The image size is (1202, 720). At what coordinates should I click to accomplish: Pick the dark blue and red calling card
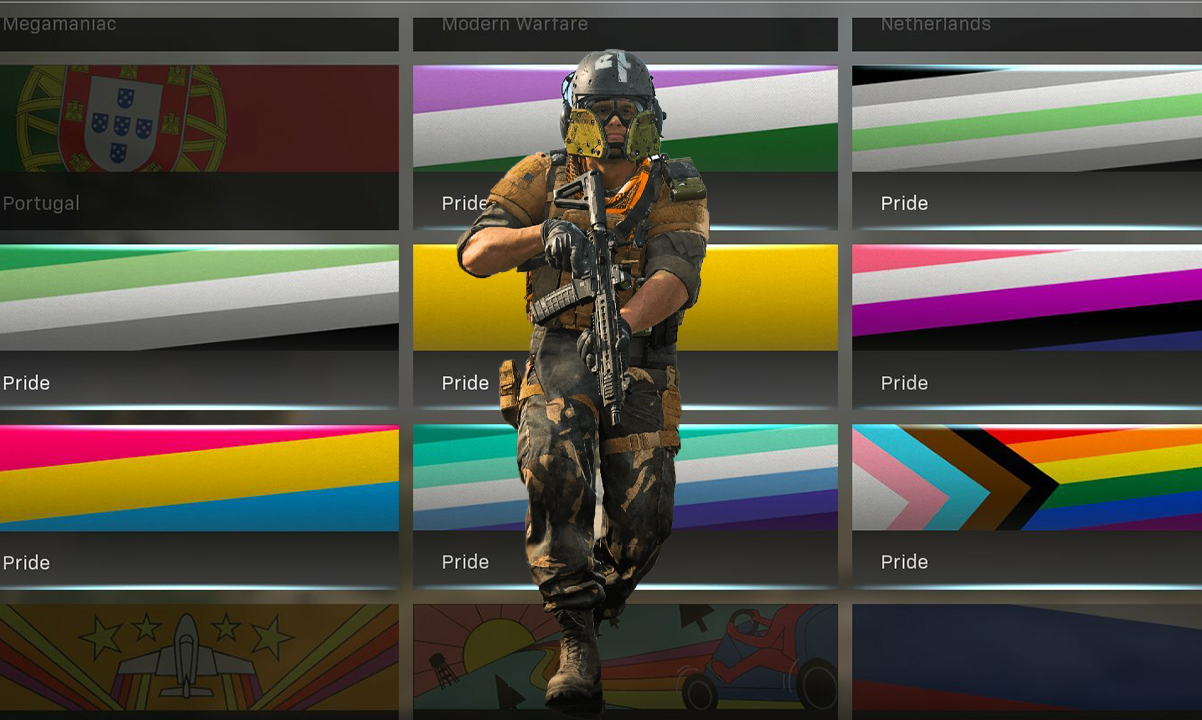[1026, 655]
